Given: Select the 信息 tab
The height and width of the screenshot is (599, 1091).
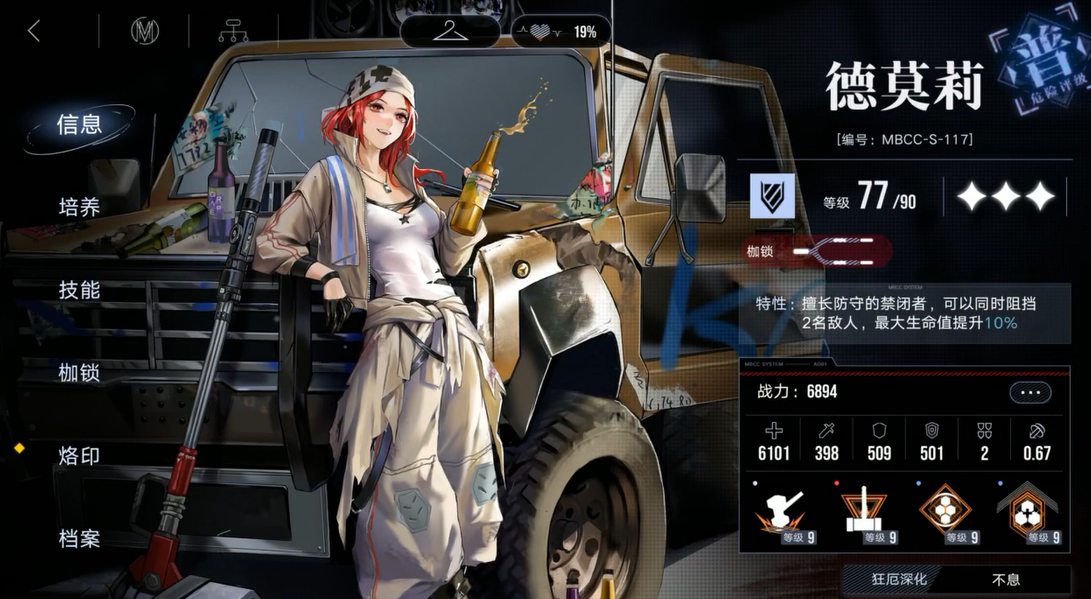Looking at the screenshot, I should pos(79,124).
